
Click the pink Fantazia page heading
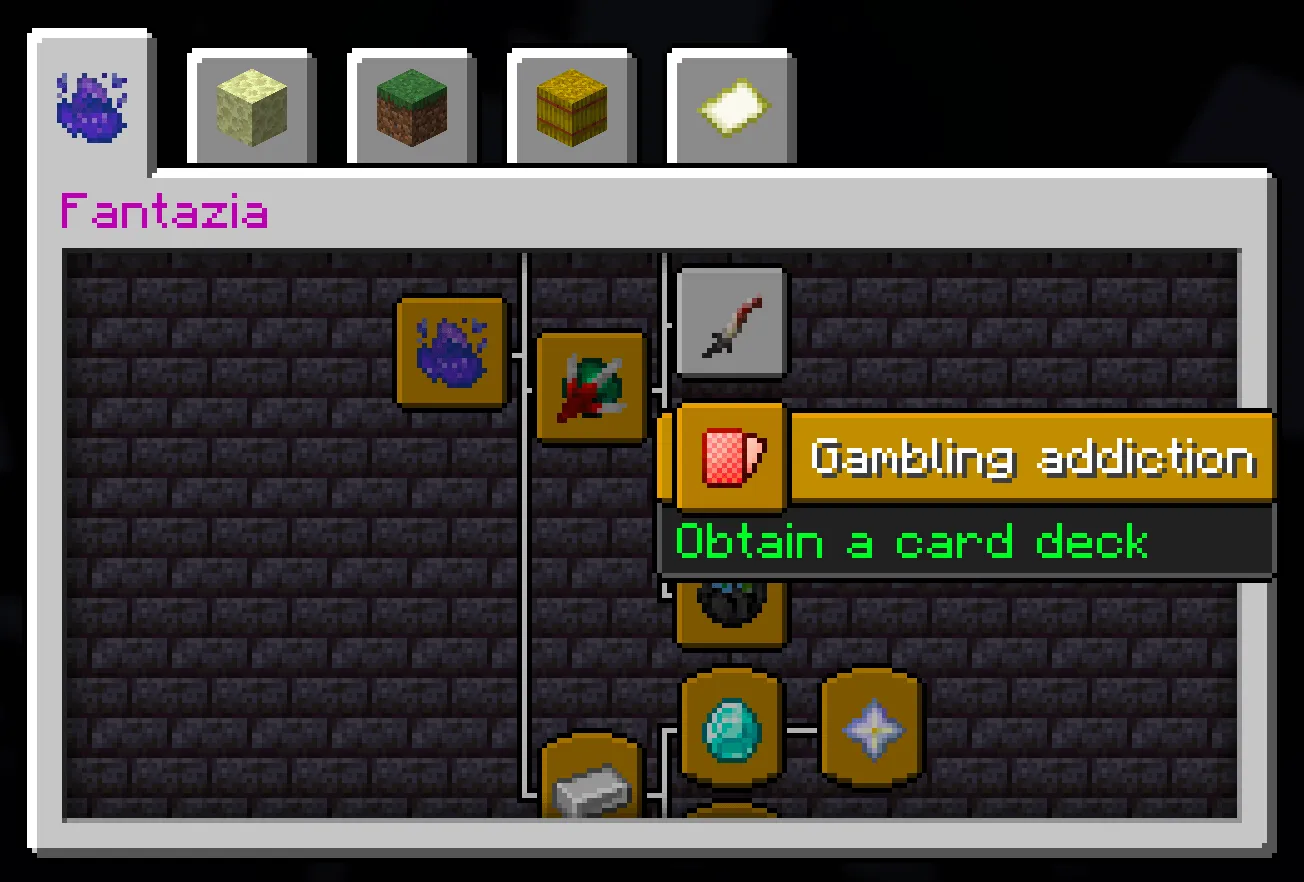(163, 210)
